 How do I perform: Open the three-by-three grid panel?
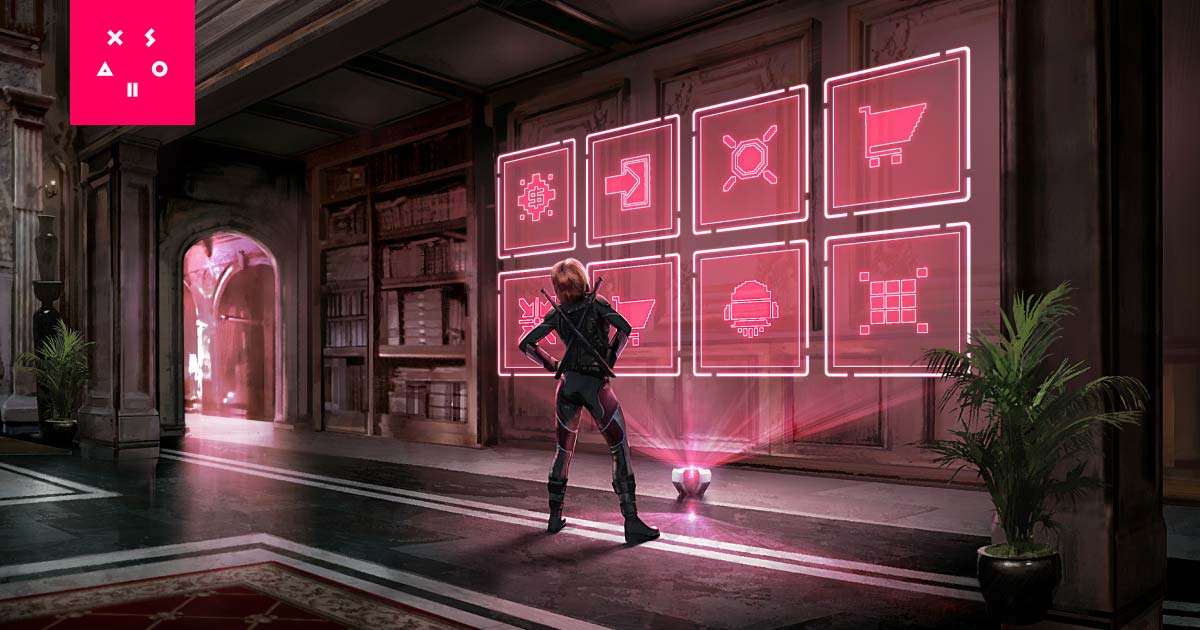tap(896, 299)
